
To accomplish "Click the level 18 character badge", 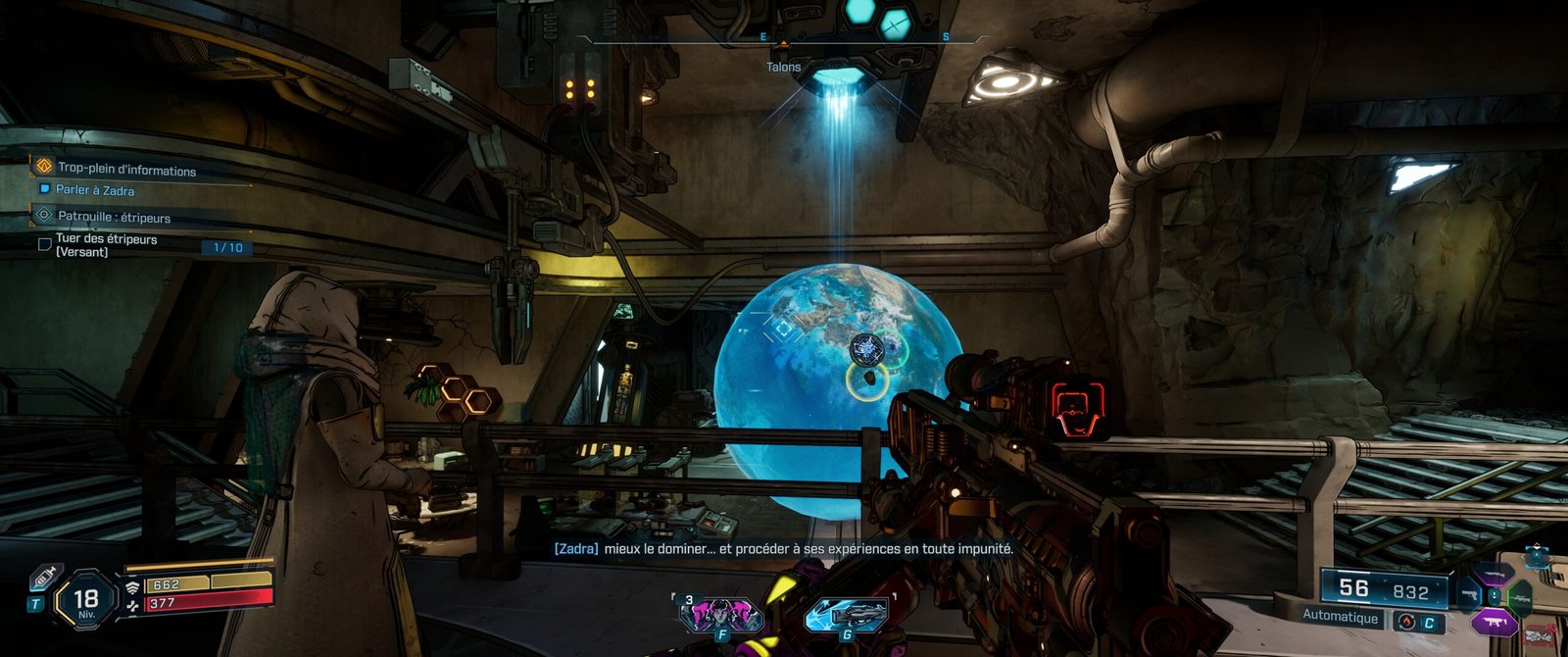I will point(85,600).
